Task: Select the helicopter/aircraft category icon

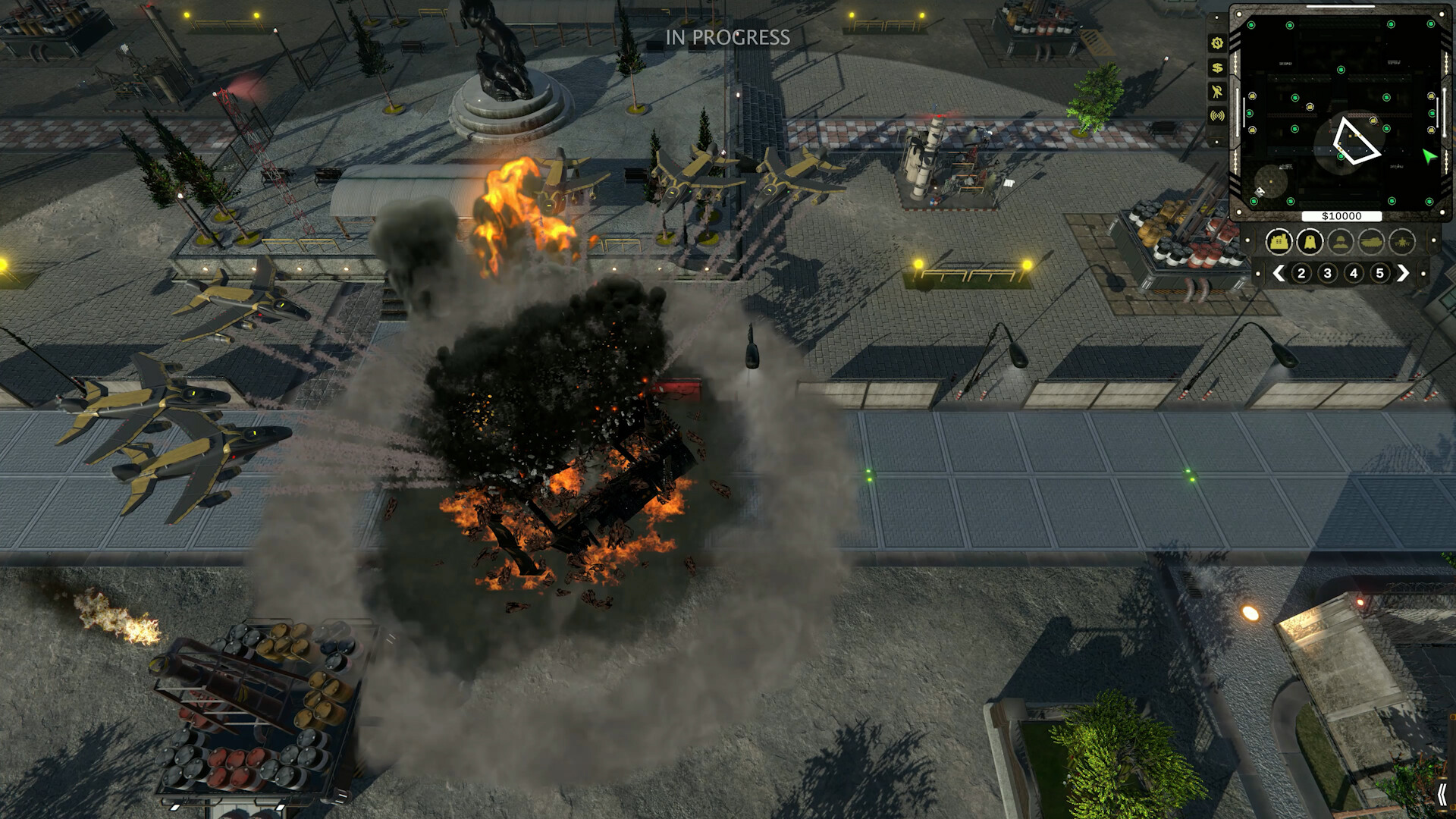Action: click(1401, 242)
